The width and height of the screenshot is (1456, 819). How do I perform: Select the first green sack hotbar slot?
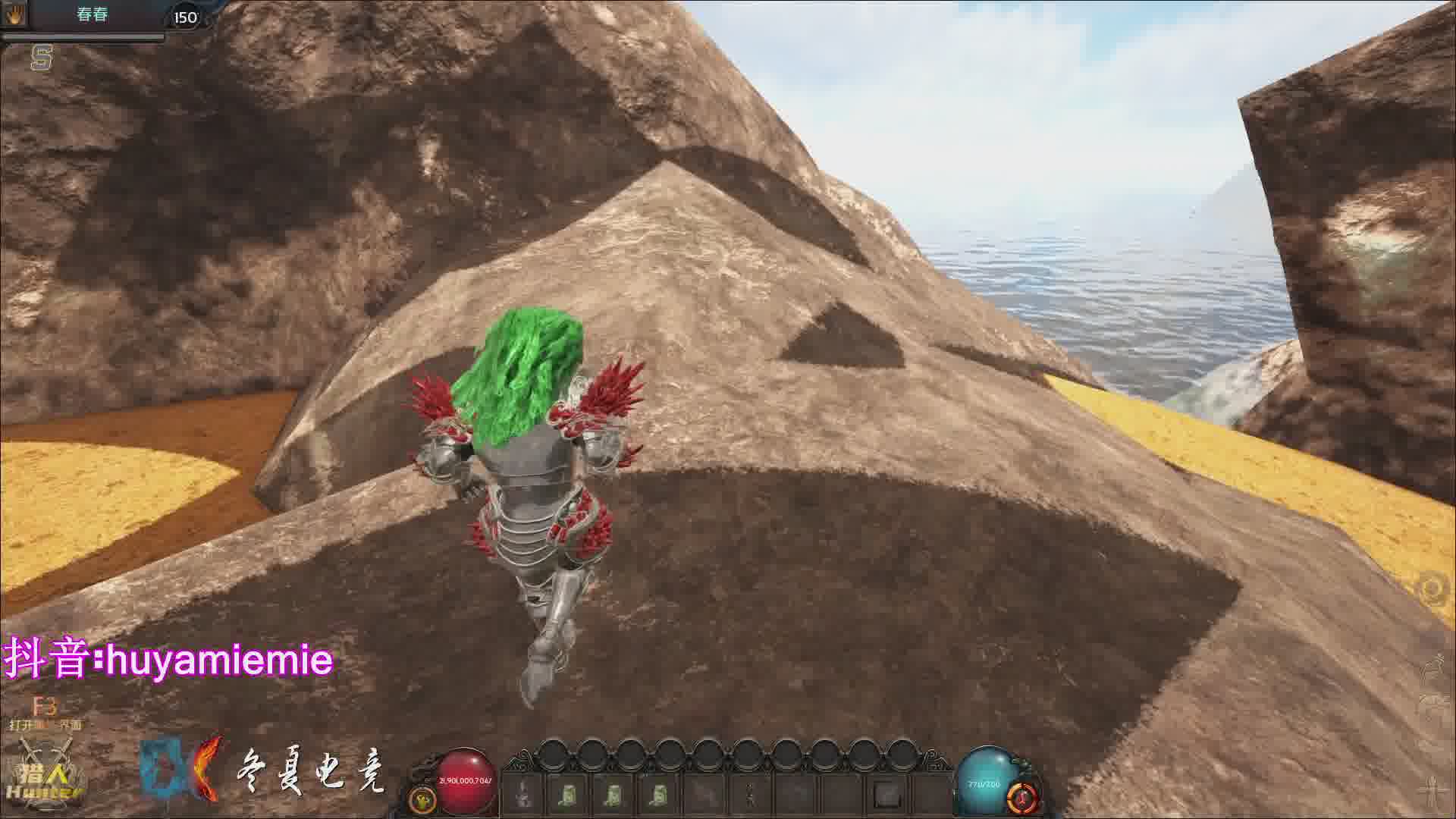(x=566, y=795)
